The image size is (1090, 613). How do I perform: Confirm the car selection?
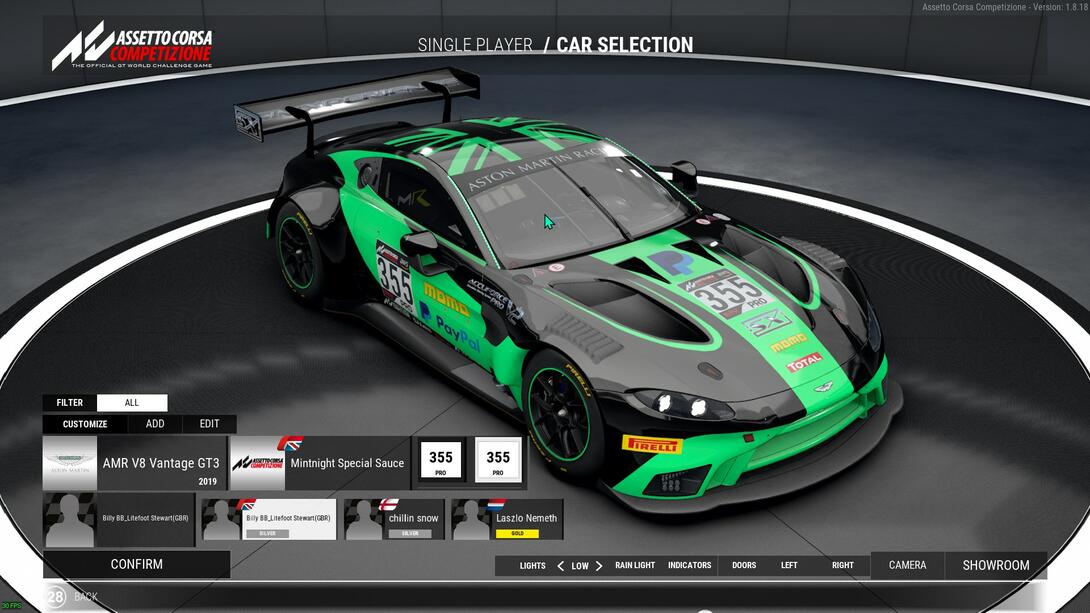click(136, 564)
